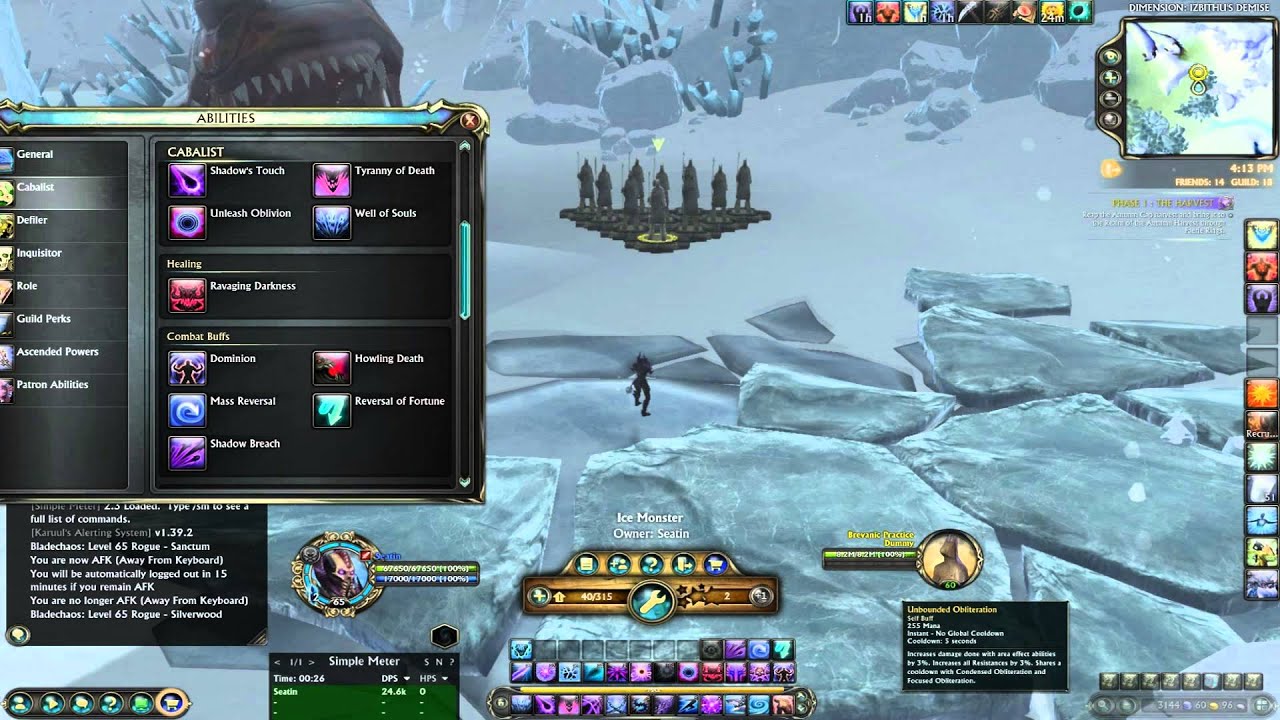Click the Dominion combat buff icon
1280x720 pixels.
click(x=187, y=368)
